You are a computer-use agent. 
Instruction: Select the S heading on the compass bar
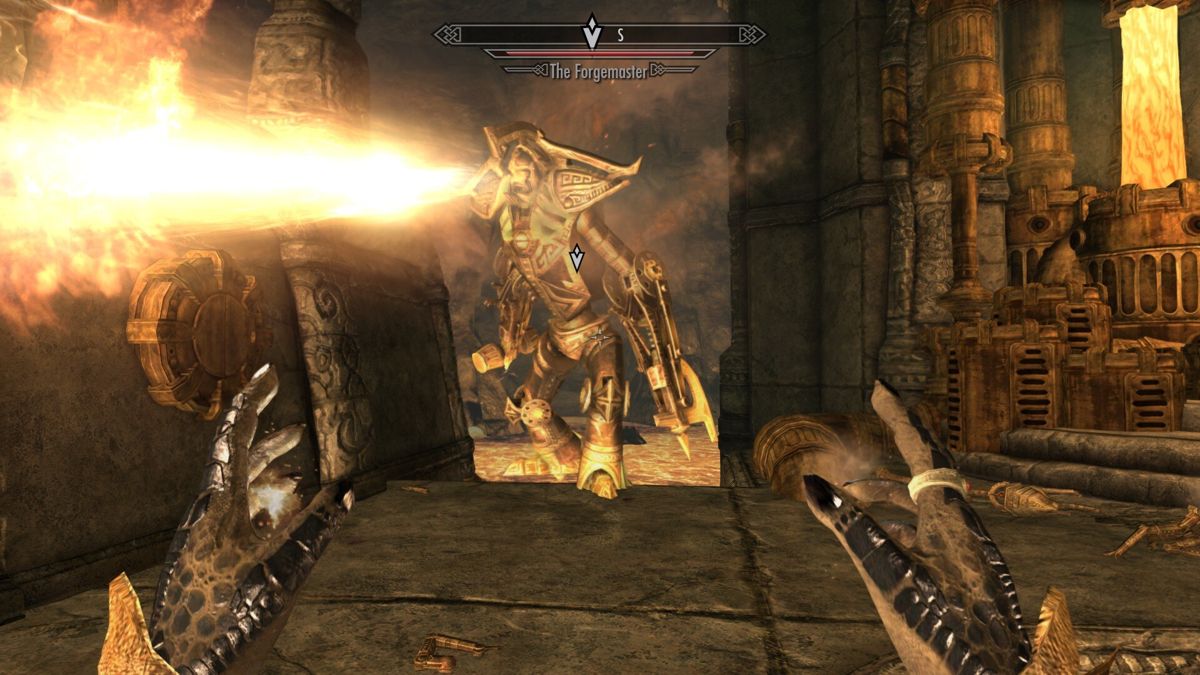(620, 35)
